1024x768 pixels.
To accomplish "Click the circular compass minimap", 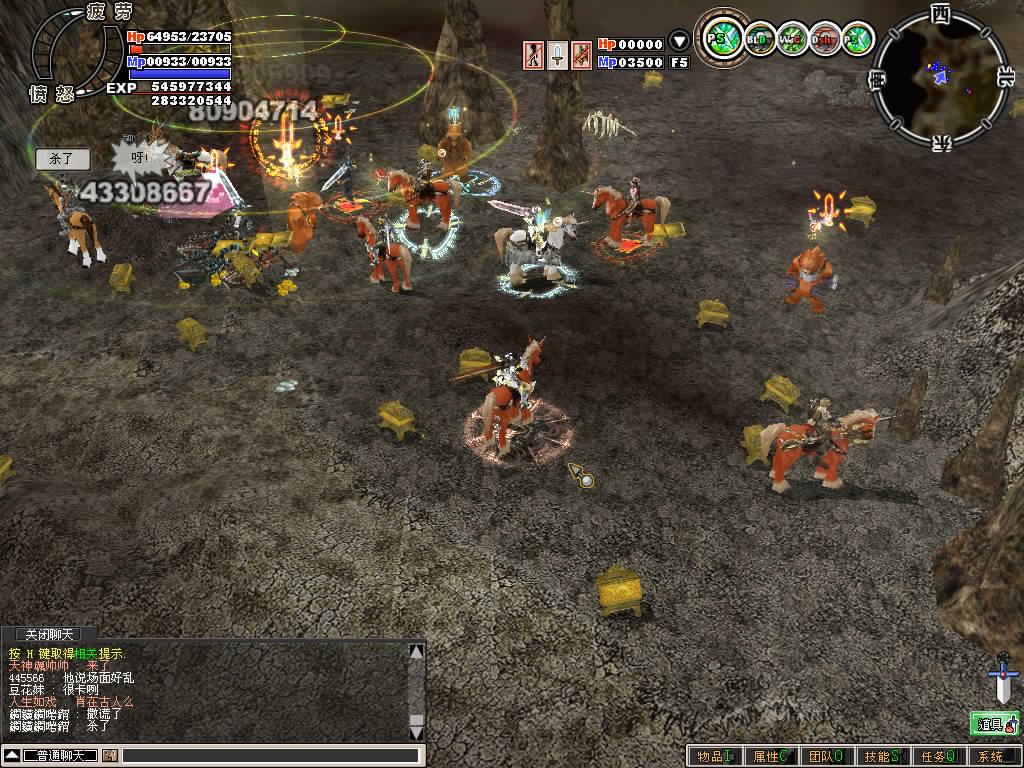I will (x=939, y=76).
